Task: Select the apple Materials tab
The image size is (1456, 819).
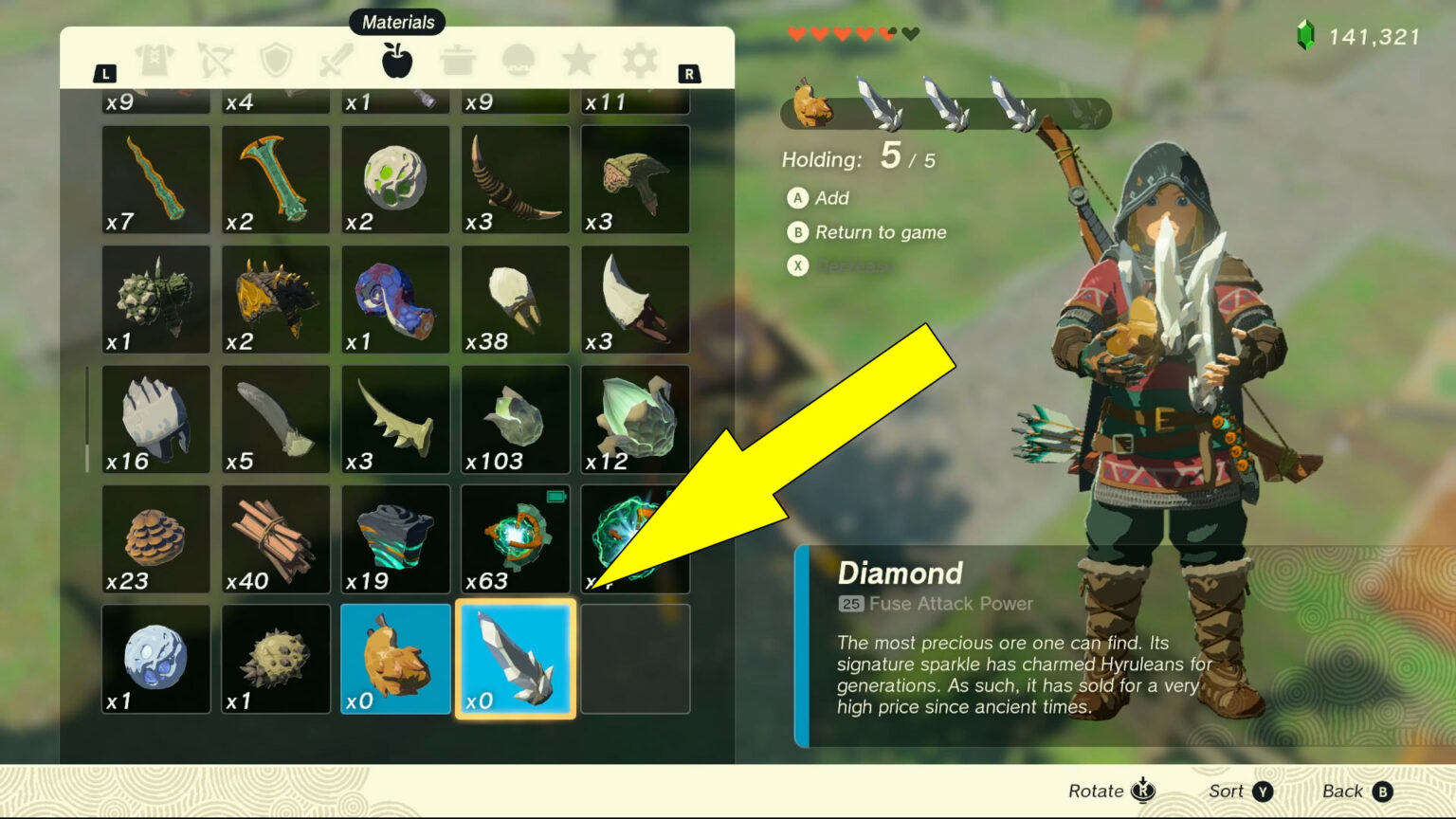Action: 398,59
